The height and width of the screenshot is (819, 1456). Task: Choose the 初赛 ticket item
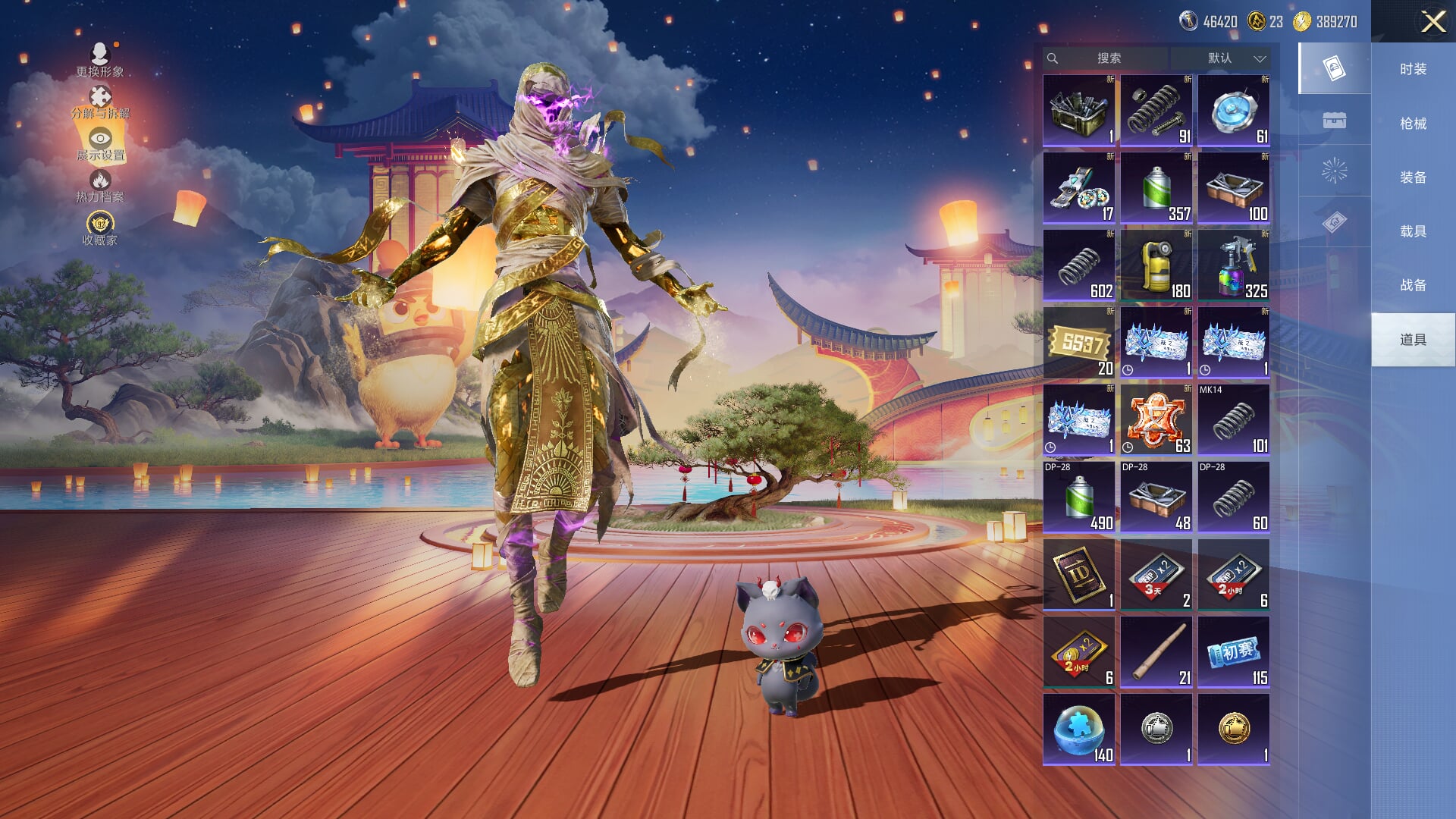point(1234,652)
